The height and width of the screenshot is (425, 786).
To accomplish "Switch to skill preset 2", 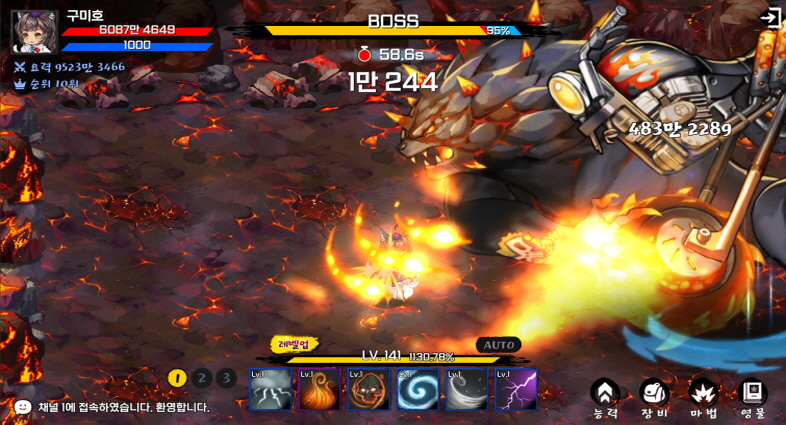I will click(202, 378).
